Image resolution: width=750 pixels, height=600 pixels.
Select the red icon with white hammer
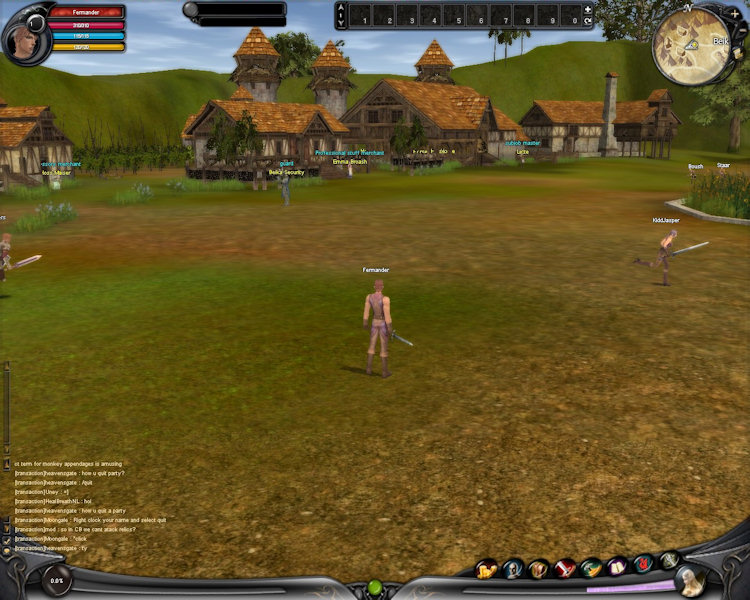click(565, 569)
